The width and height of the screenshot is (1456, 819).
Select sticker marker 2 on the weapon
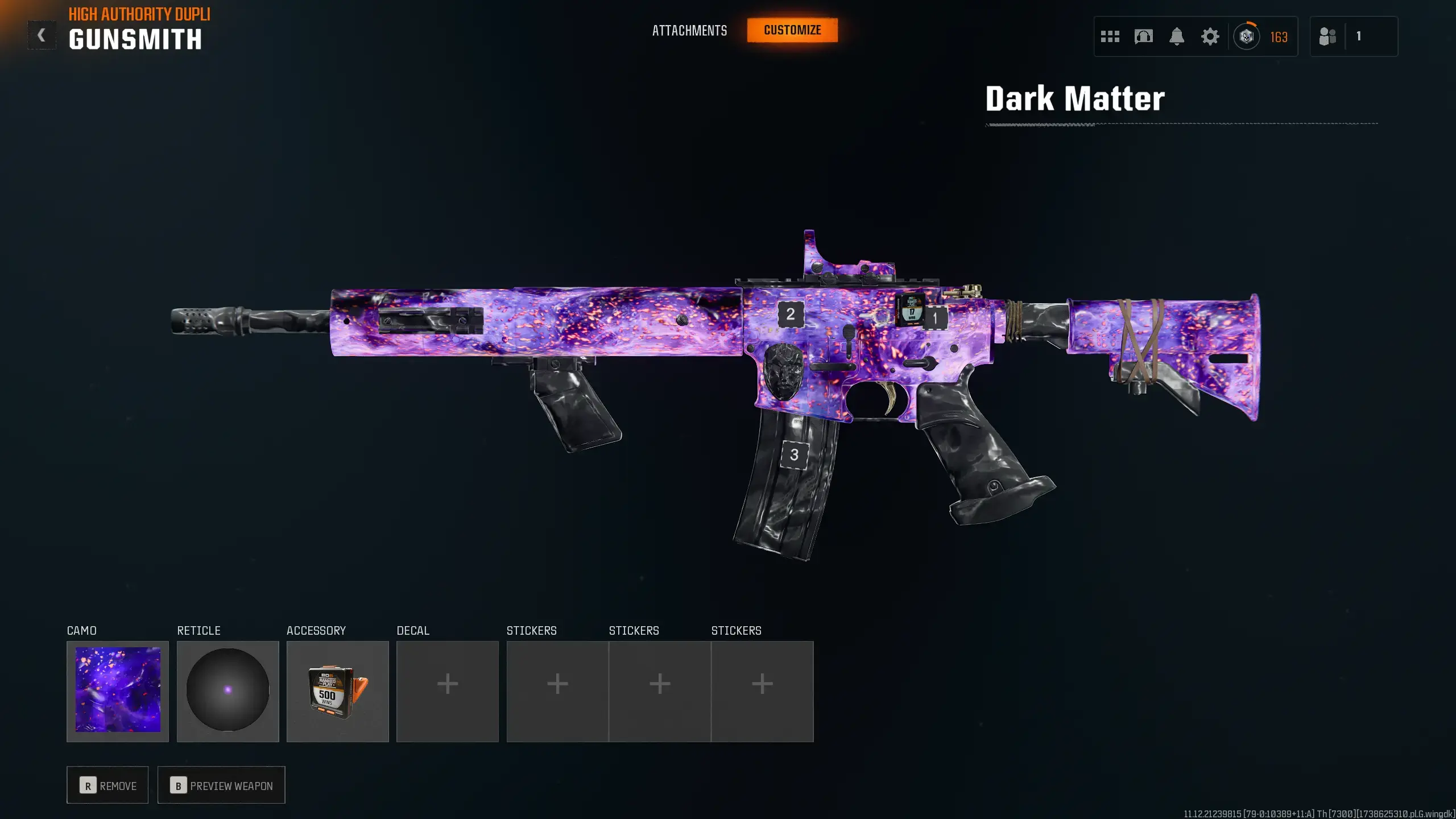(790, 314)
